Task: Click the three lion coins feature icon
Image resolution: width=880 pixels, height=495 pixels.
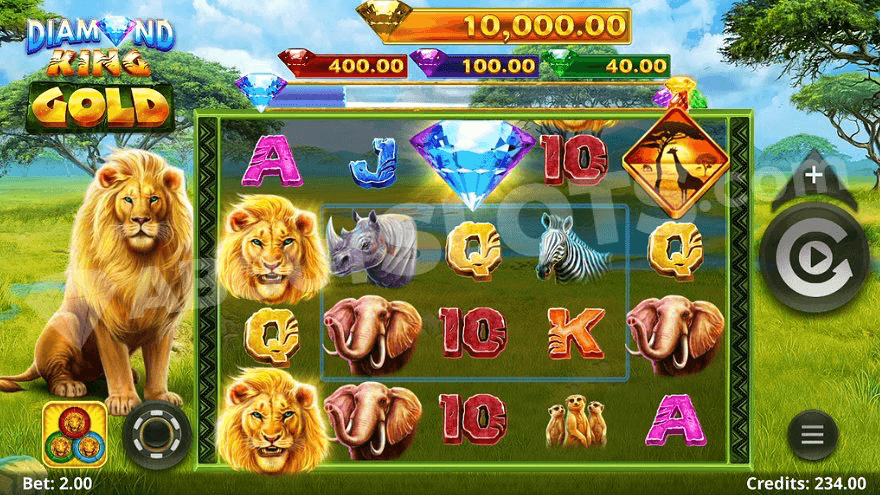Action: click(75, 434)
